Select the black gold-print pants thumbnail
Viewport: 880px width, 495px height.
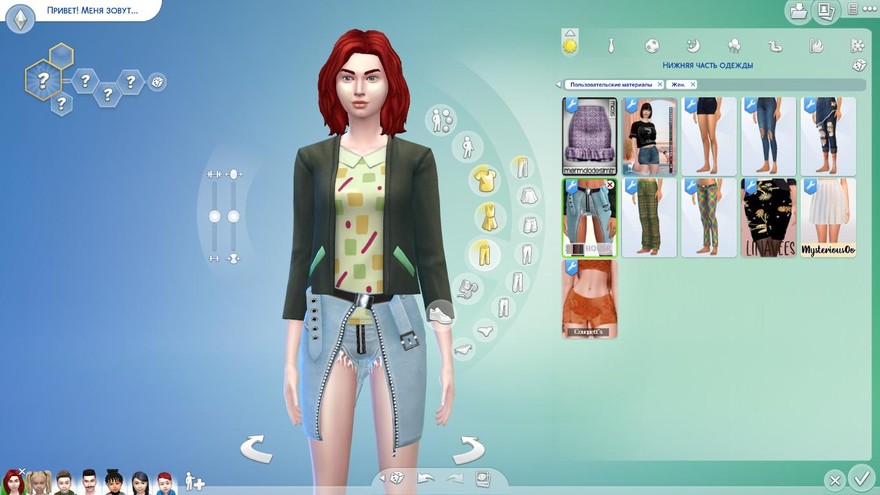[769, 217]
